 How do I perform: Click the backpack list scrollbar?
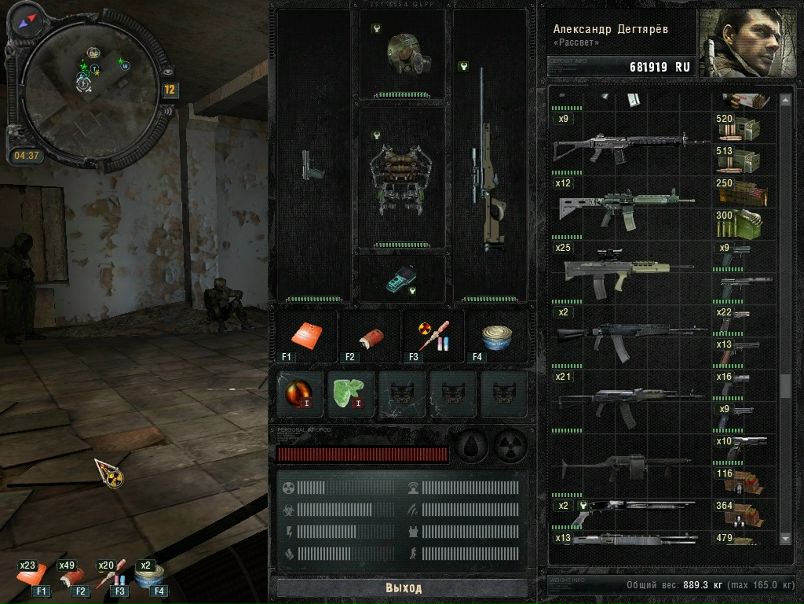[785, 383]
